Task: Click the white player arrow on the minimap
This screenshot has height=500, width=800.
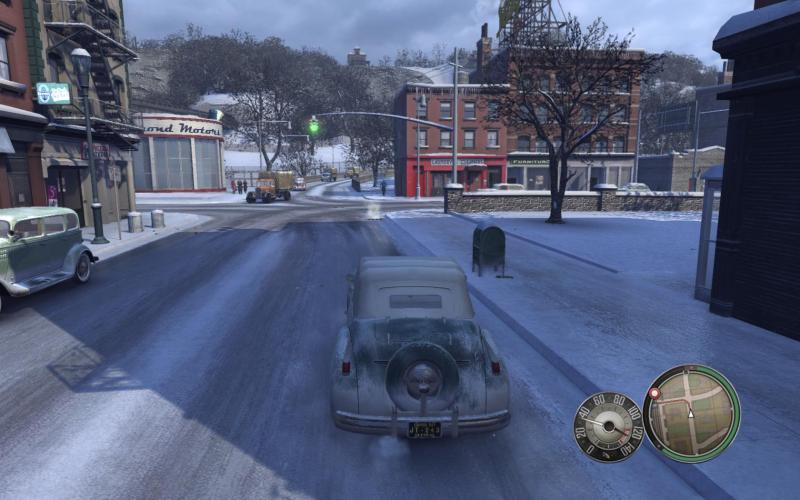Action: click(x=690, y=412)
